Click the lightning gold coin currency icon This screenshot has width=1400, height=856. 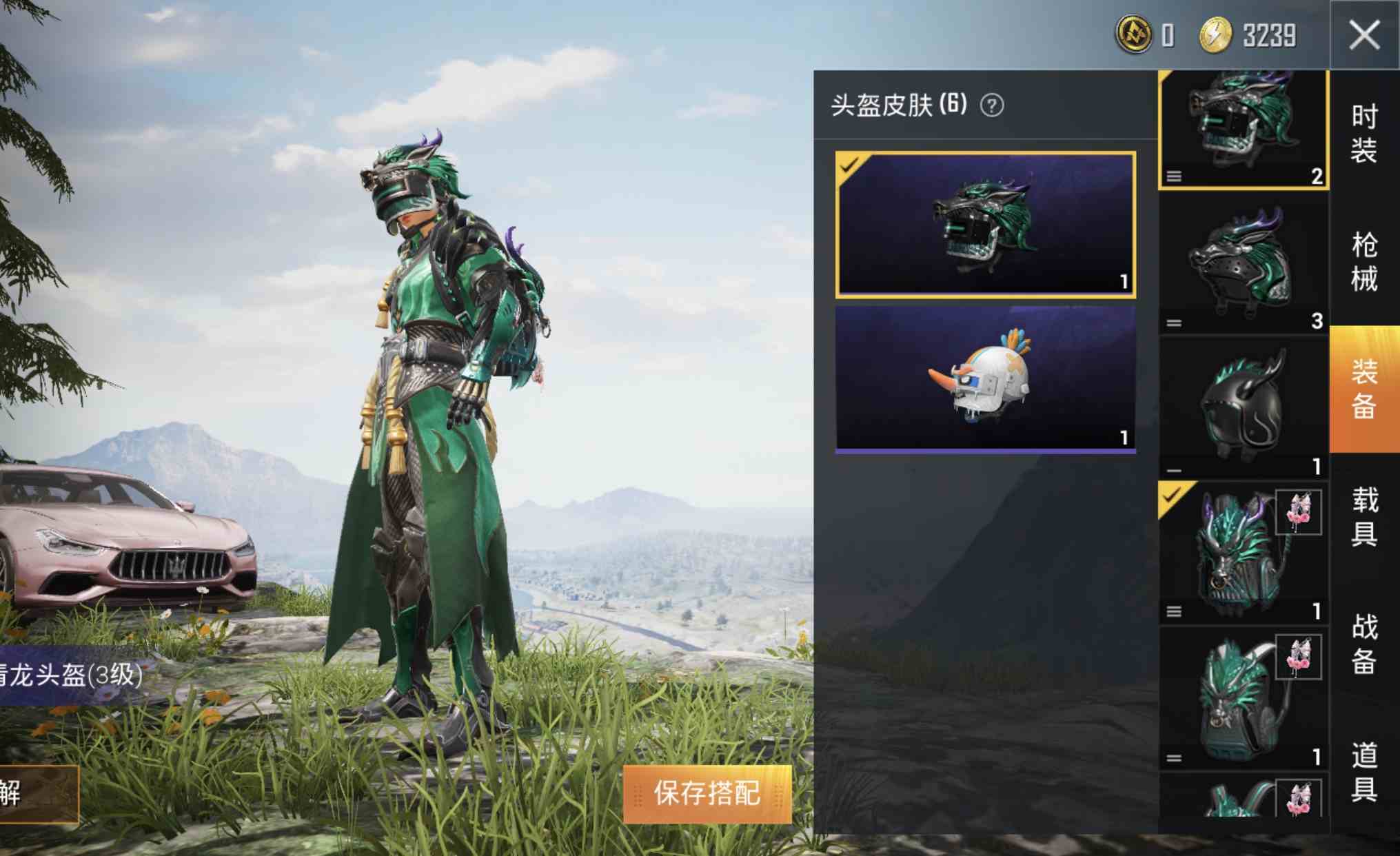coord(1215,35)
